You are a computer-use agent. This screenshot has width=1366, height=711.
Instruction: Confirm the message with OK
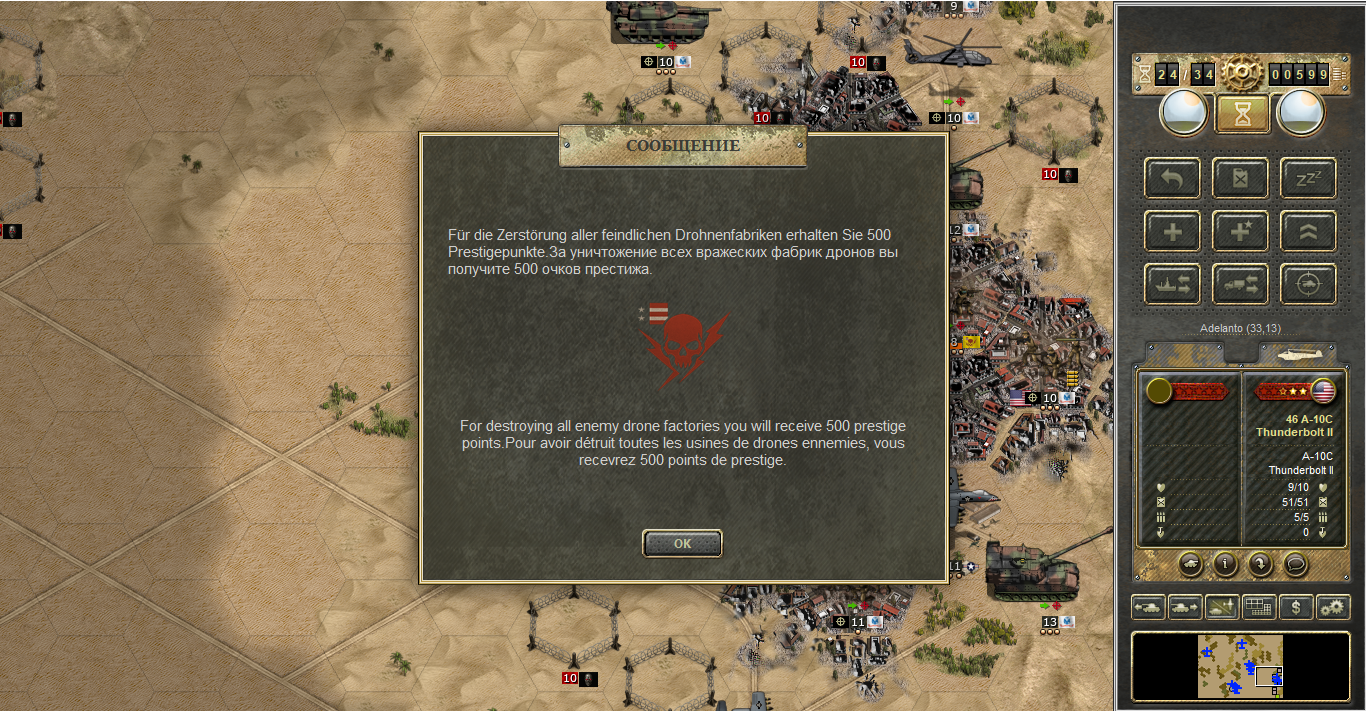[682, 543]
